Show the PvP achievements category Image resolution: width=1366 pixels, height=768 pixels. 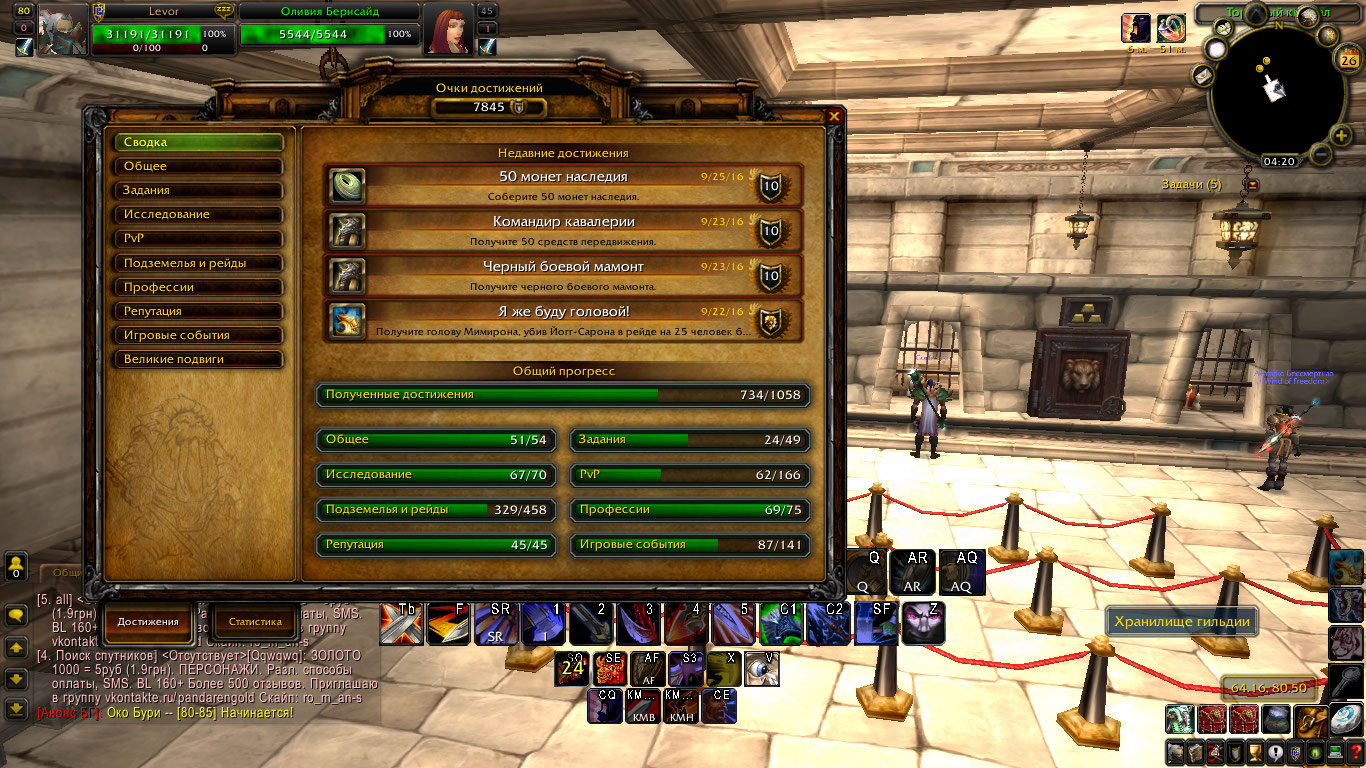(x=198, y=238)
